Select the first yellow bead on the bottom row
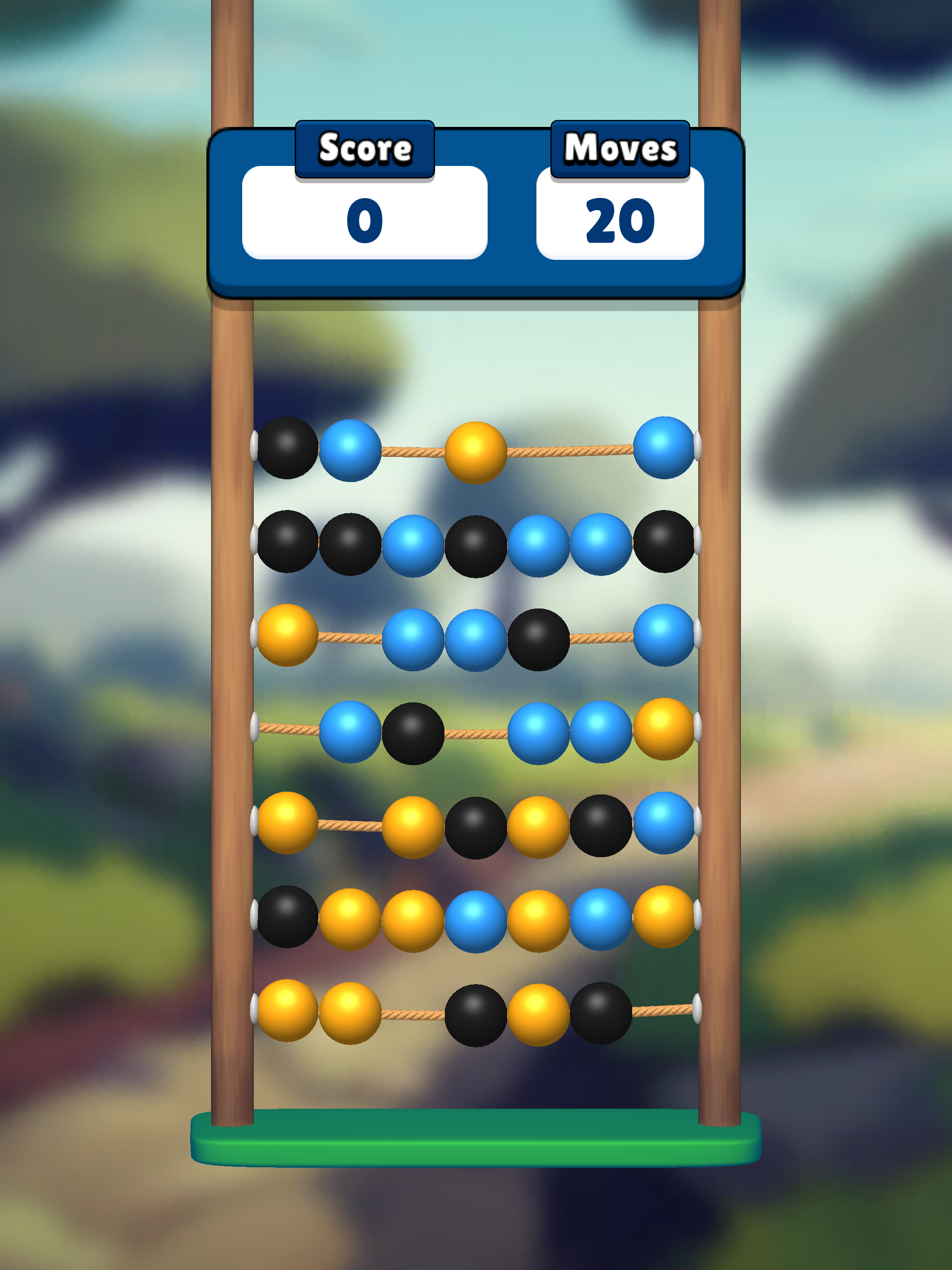The width and height of the screenshot is (952, 1270). (x=287, y=1011)
